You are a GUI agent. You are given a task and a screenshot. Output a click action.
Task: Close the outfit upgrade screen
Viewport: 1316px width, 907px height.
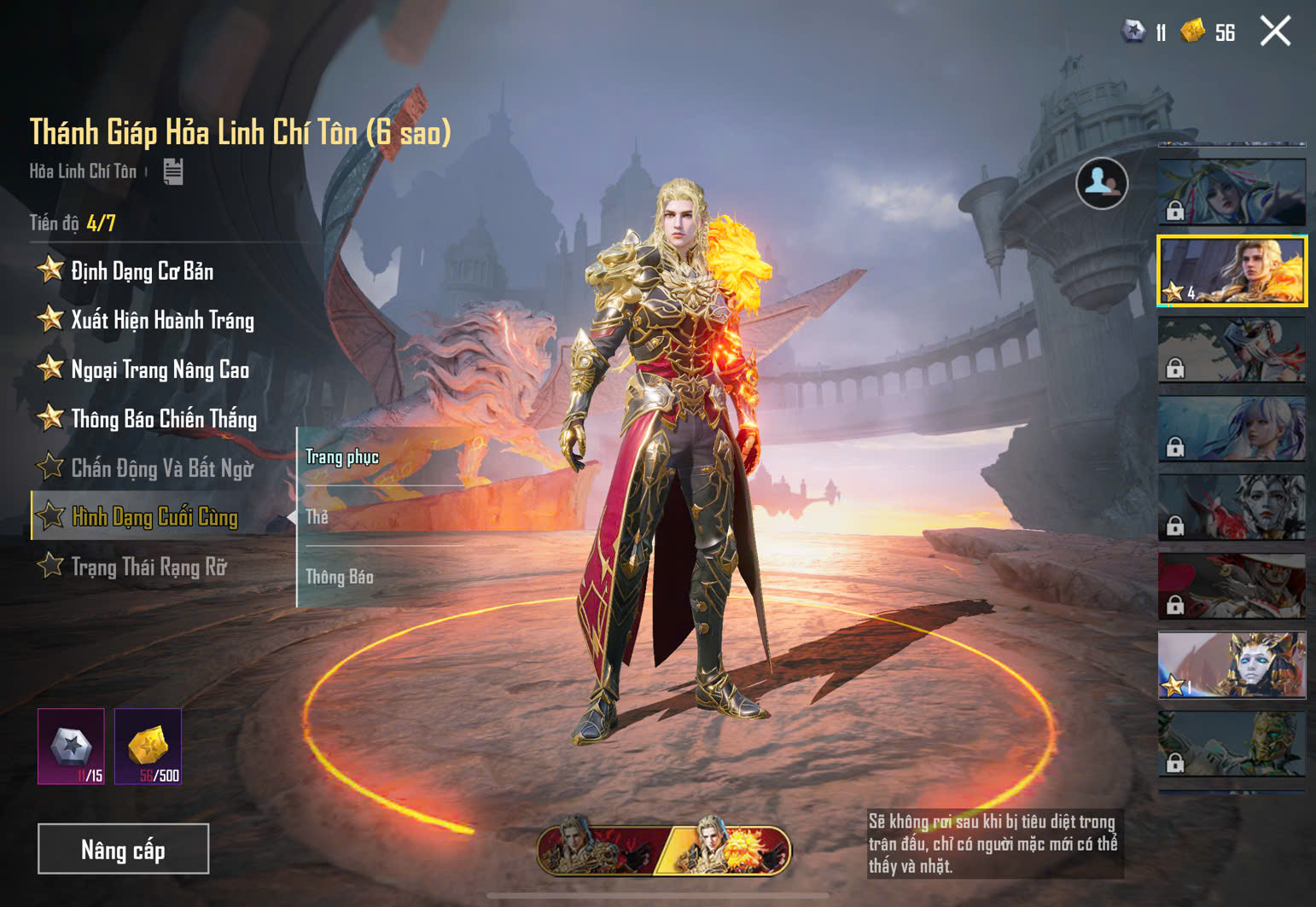(1275, 32)
